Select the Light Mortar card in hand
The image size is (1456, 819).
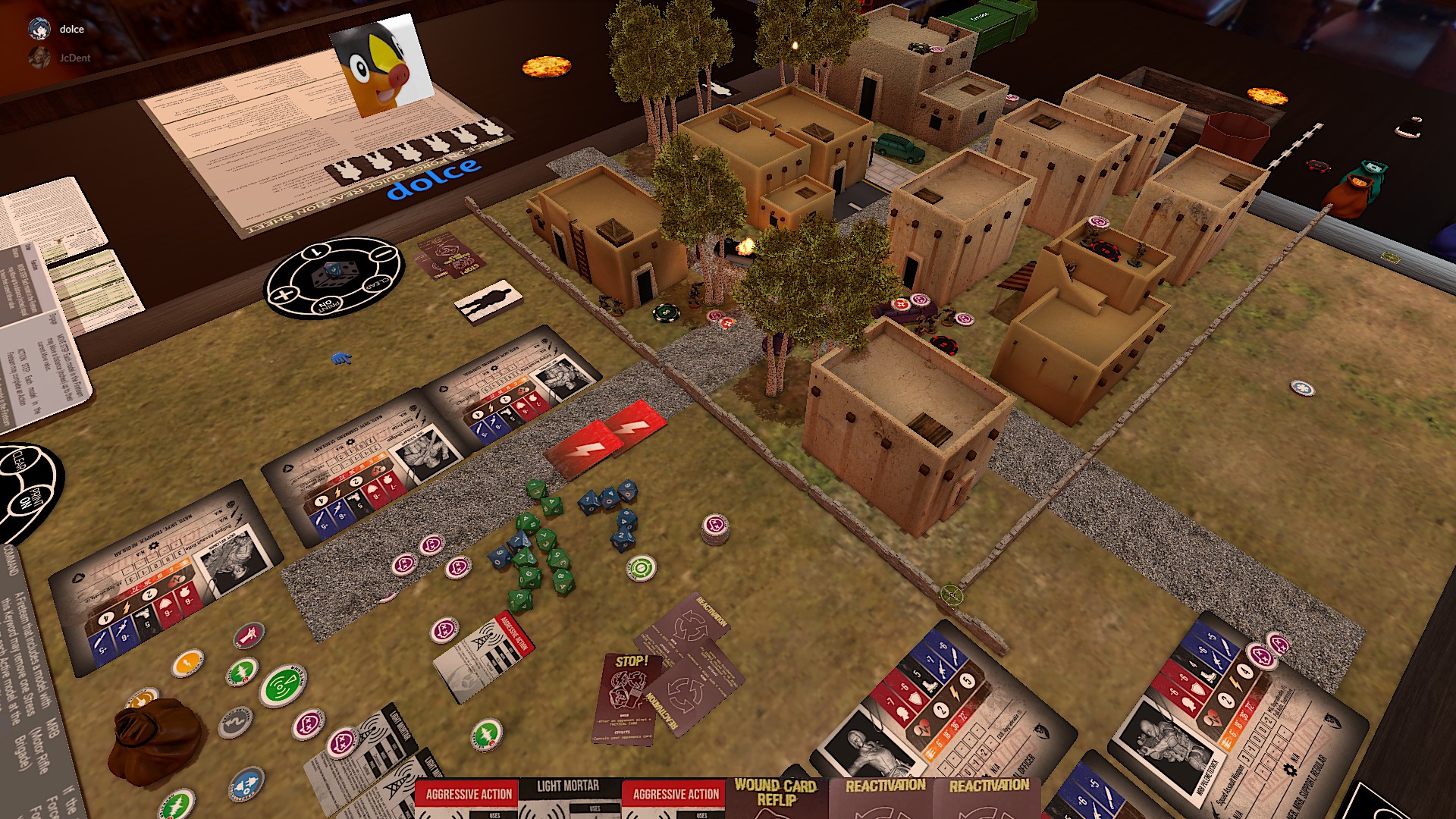[x=569, y=797]
